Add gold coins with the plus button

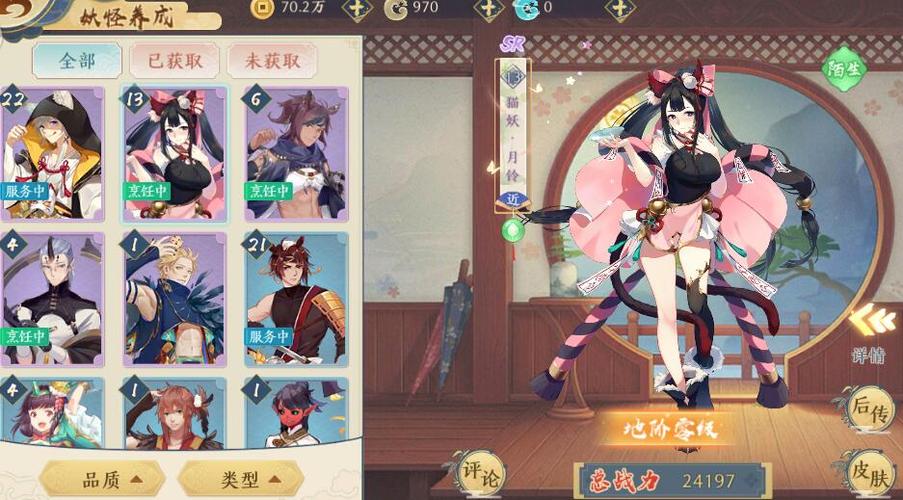357,9
